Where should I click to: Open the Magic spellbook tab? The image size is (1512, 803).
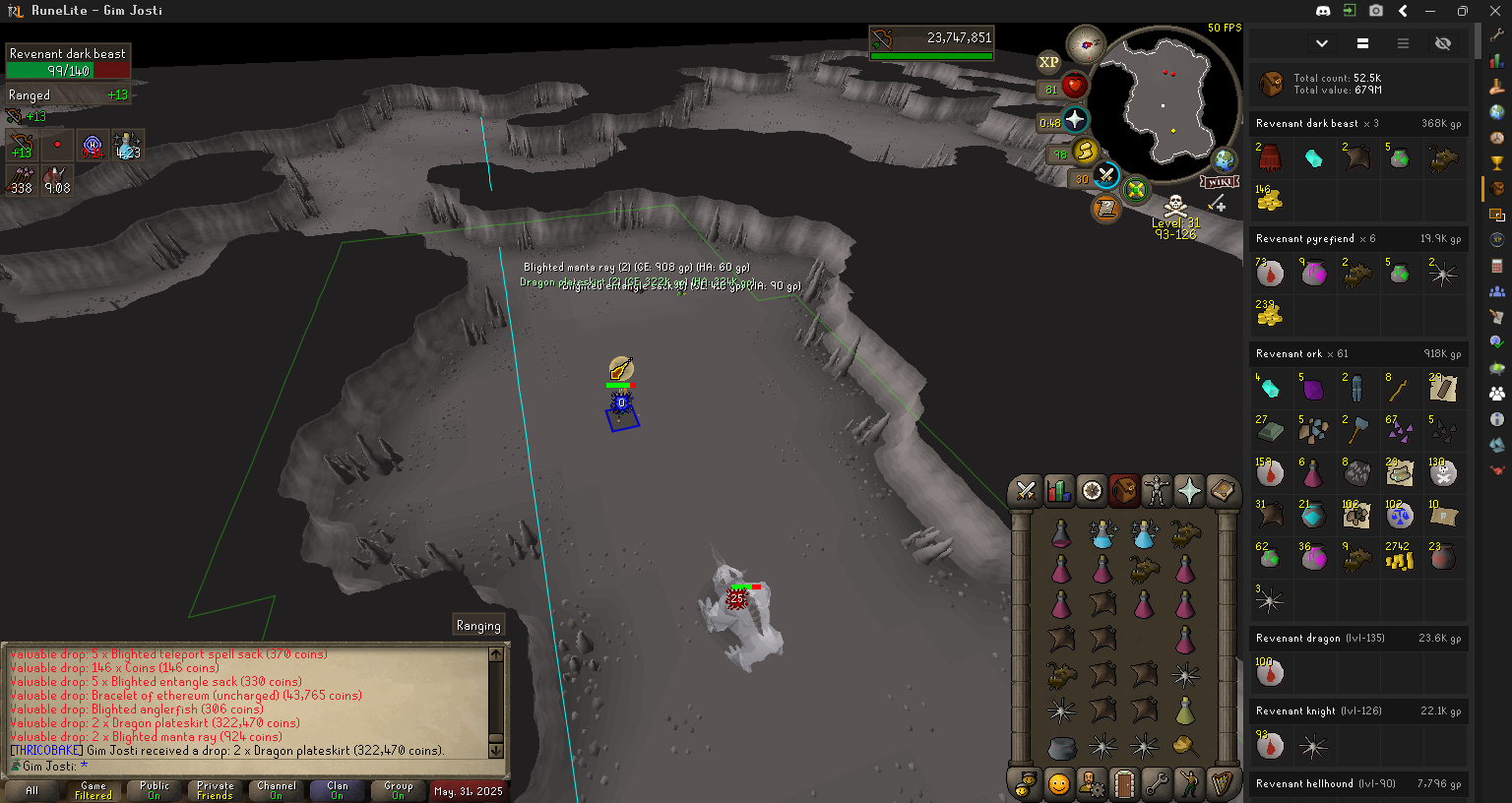[1223, 490]
